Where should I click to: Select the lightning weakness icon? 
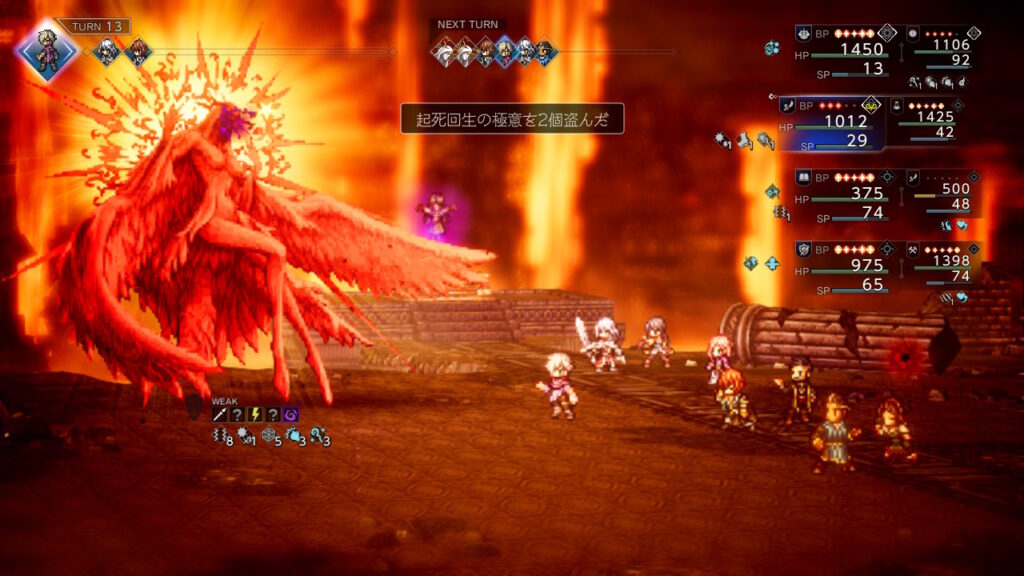(255, 415)
